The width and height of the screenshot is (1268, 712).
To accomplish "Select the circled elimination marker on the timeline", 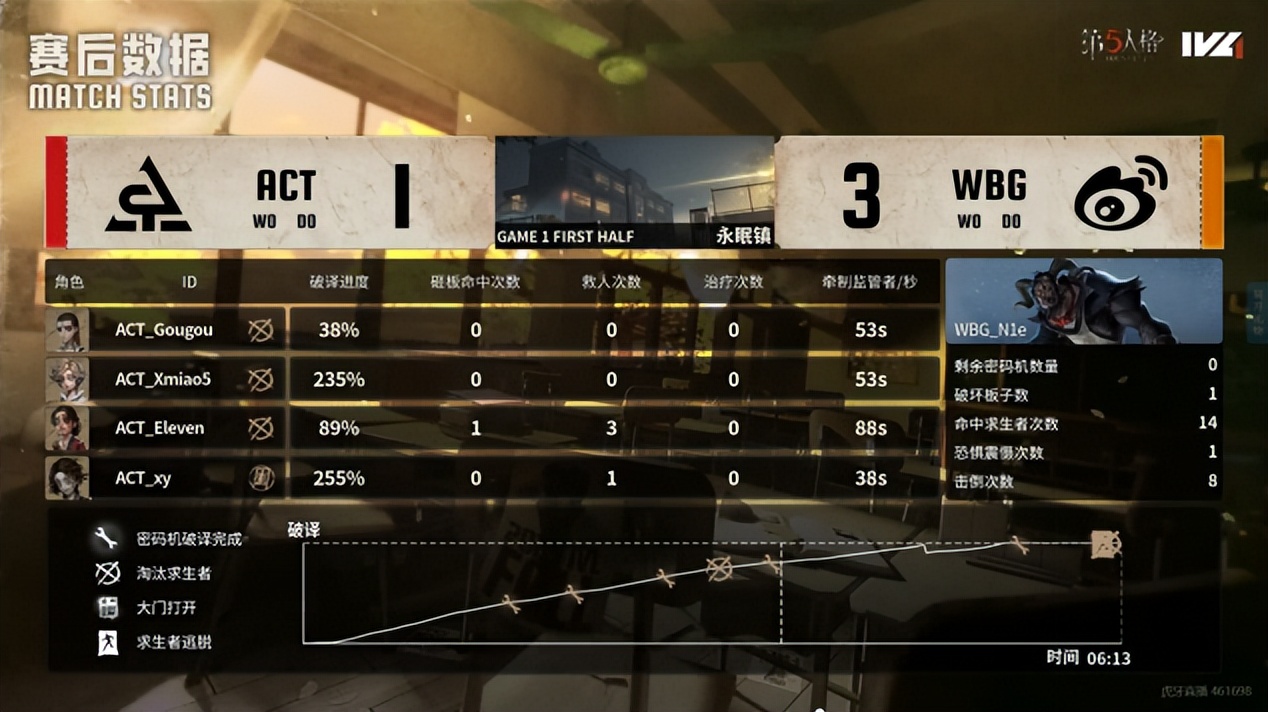I will pos(719,569).
